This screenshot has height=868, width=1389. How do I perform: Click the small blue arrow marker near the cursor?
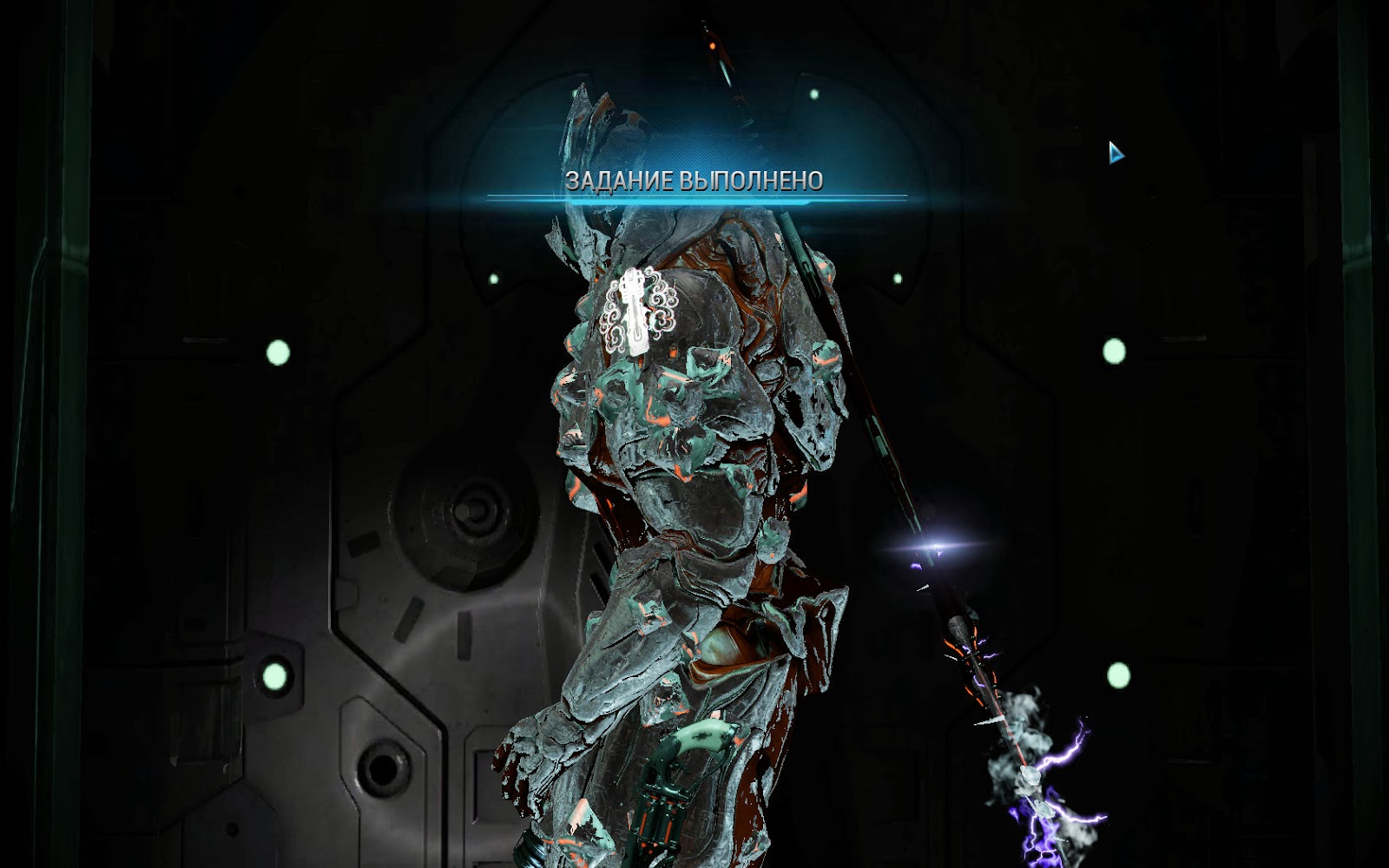coord(1115,151)
